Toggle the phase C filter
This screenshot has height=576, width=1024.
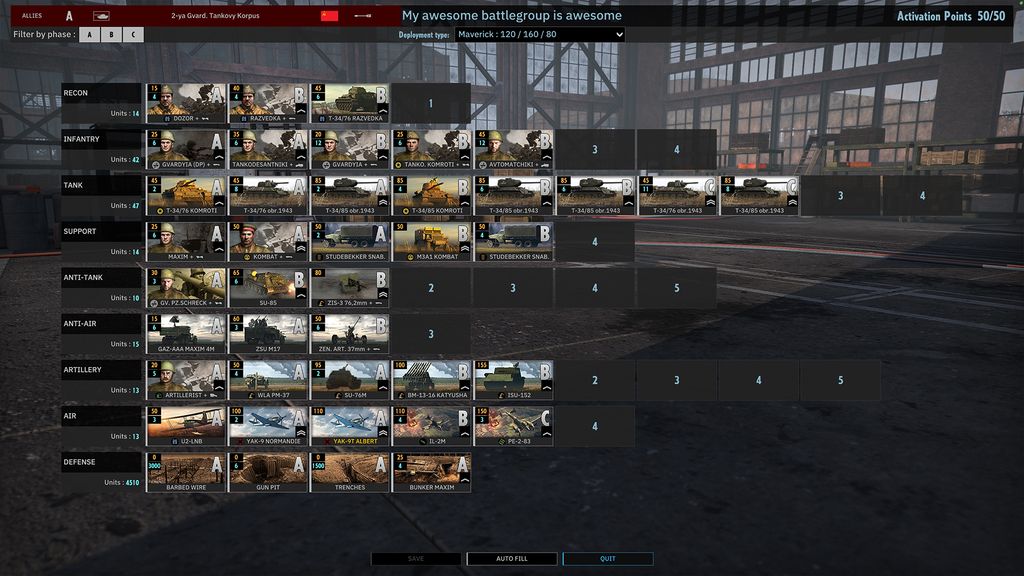pyautogui.click(x=133, y=35)
